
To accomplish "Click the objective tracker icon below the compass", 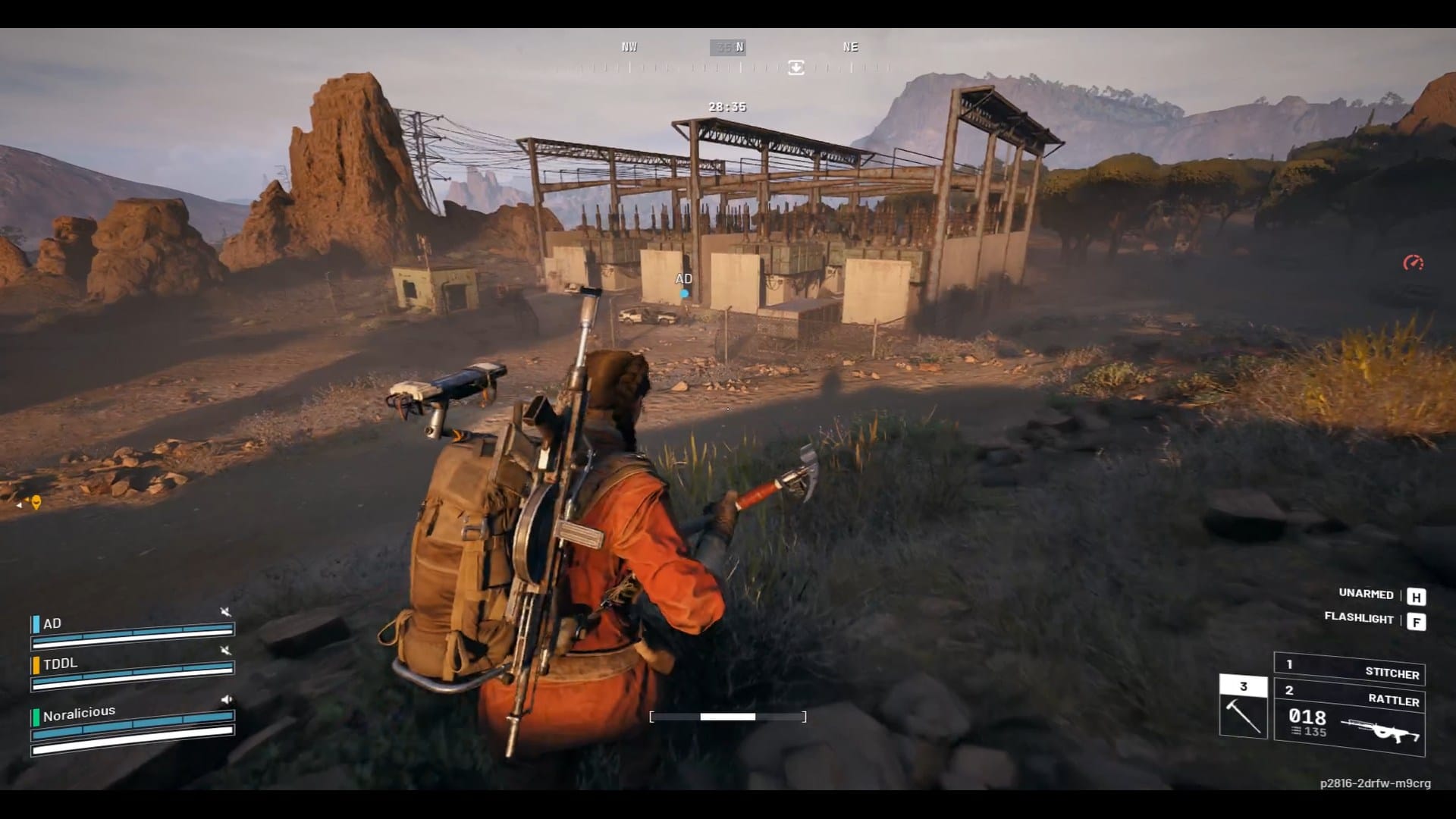I will click(x=795, y=68).
